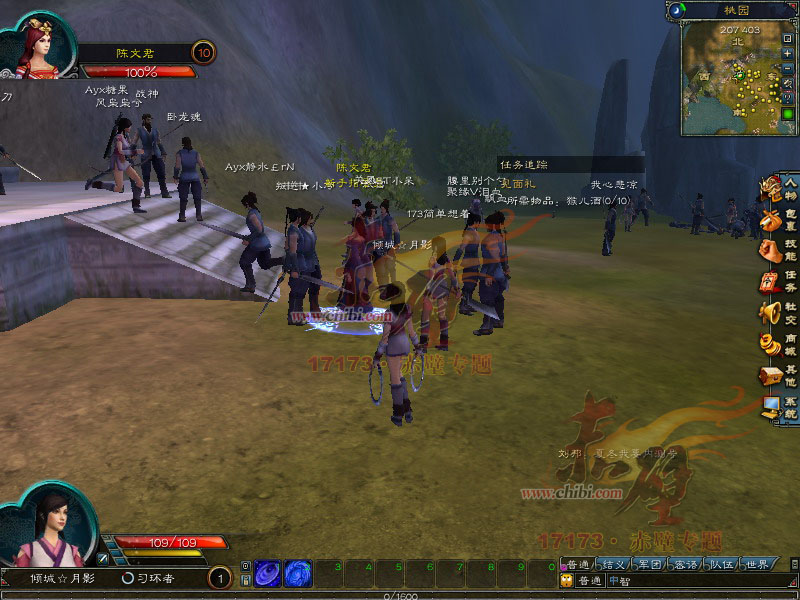Screen dimensions: 800x600
Task: Switch to the 世界 world chat tab
Action: click(757, 565)
